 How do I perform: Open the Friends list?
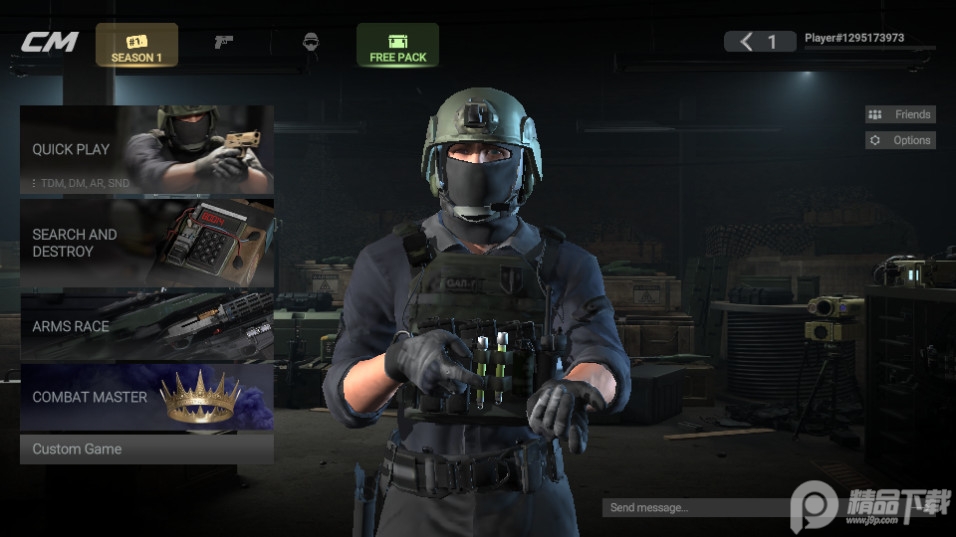[x=900, y=115]
